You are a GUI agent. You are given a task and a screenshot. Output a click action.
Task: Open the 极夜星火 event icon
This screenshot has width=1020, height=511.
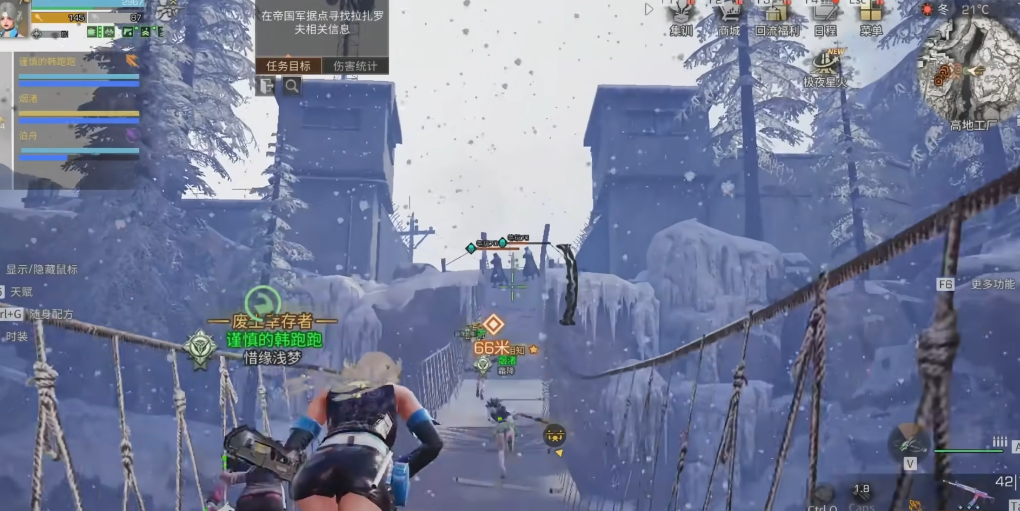pos(825,66)
